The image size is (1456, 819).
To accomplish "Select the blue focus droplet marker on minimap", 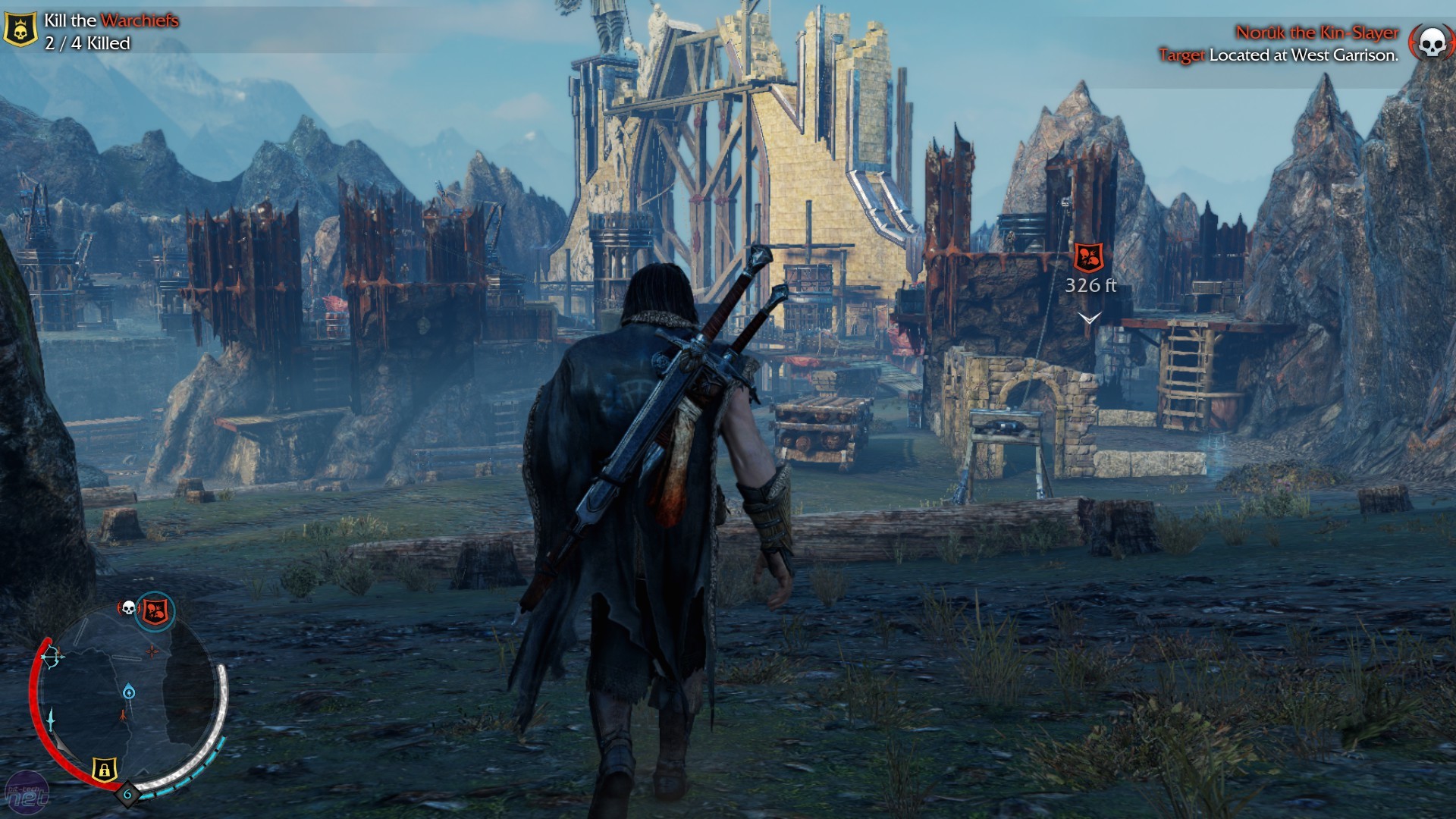I will click(x=128, y=690).
